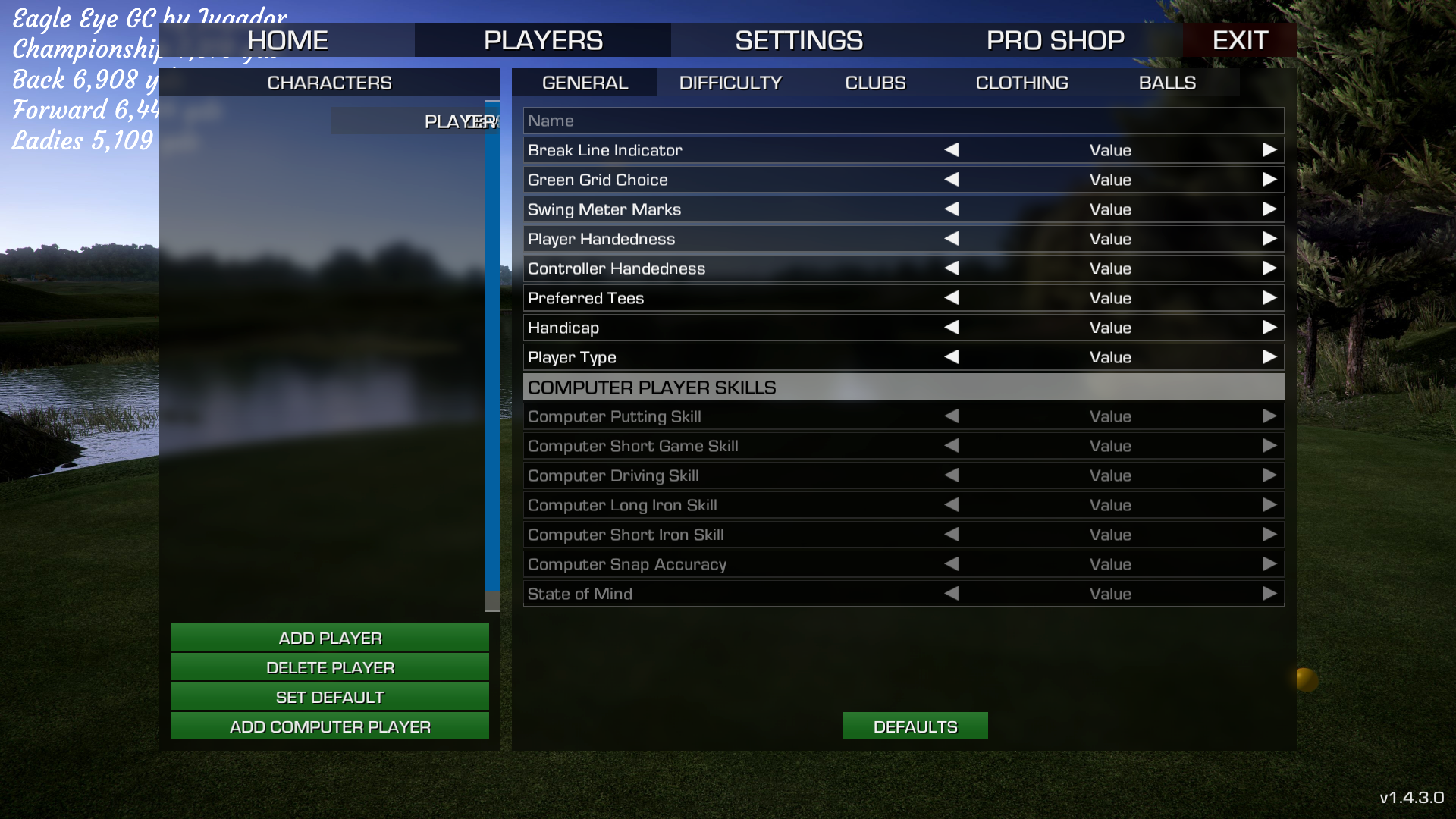Step Green Grid Choice back with left arrow
This screenshot has width=1456, height=819.
952,180
